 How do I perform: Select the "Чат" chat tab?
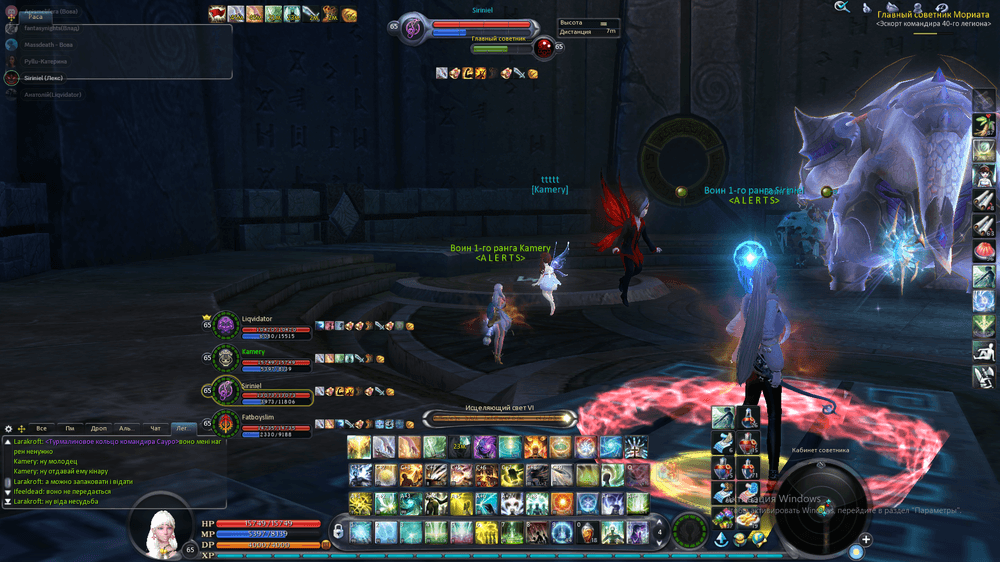tap(154, 428)
